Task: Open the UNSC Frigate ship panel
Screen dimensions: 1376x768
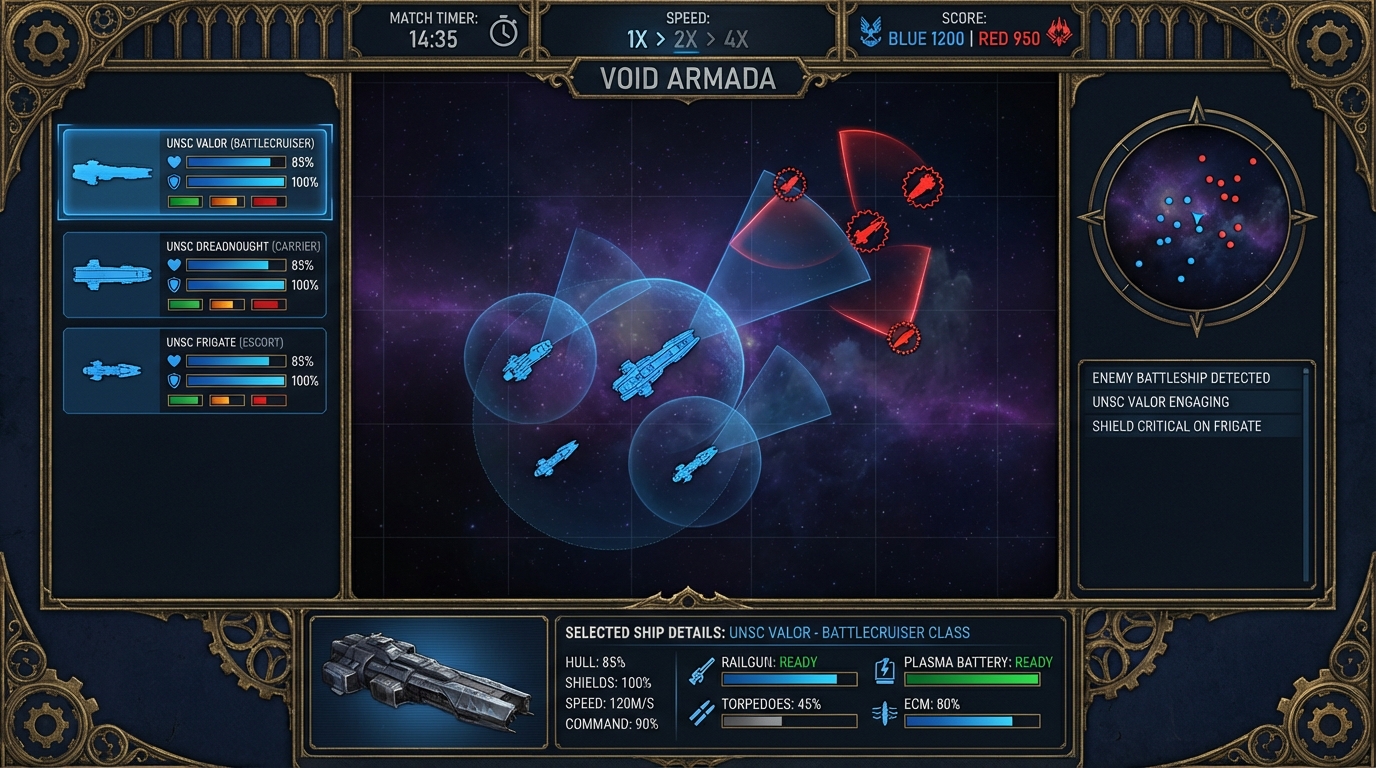Action: coord(193,370)
